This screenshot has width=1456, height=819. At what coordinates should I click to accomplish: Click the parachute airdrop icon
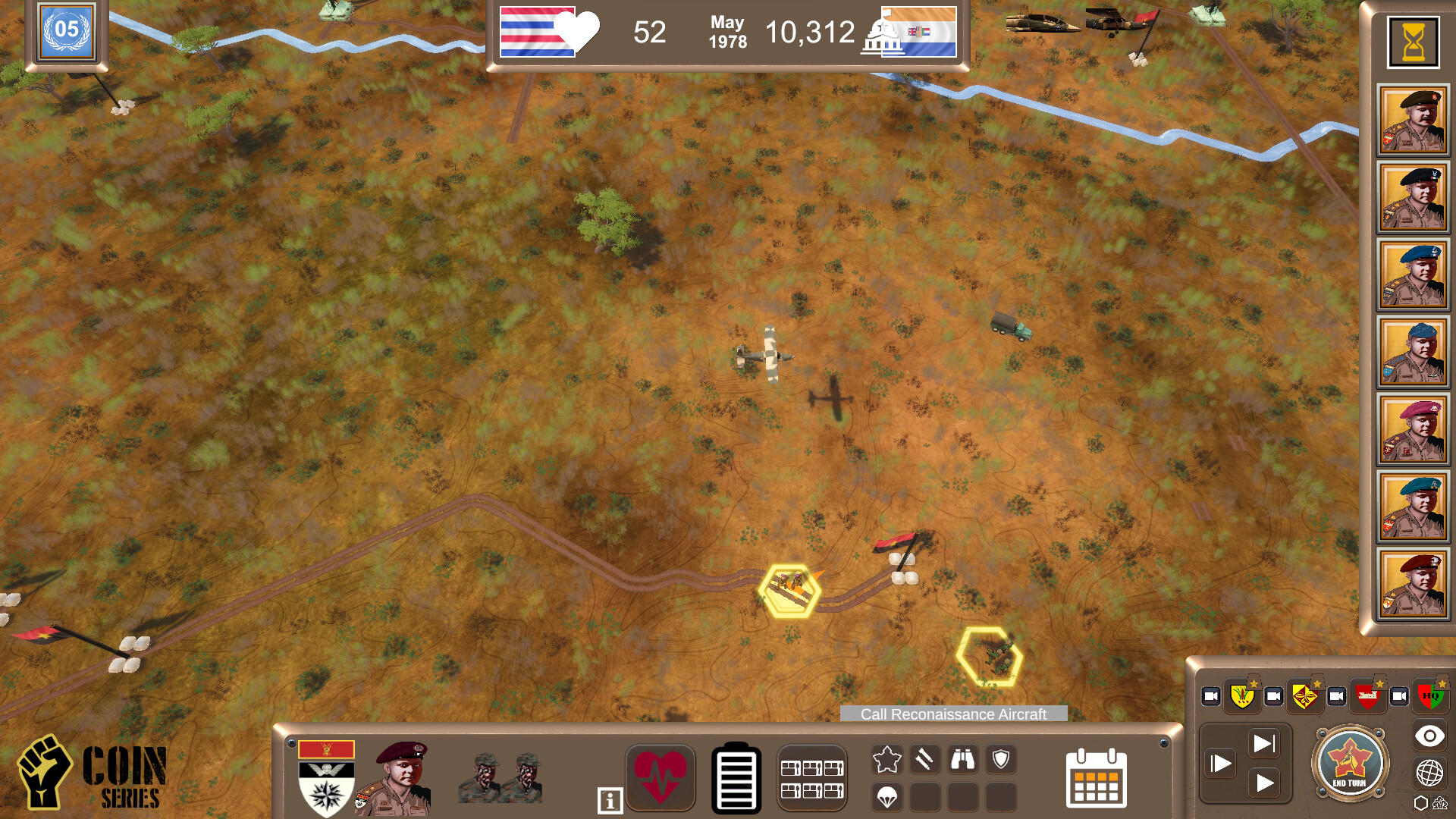[x=887, y=798]
